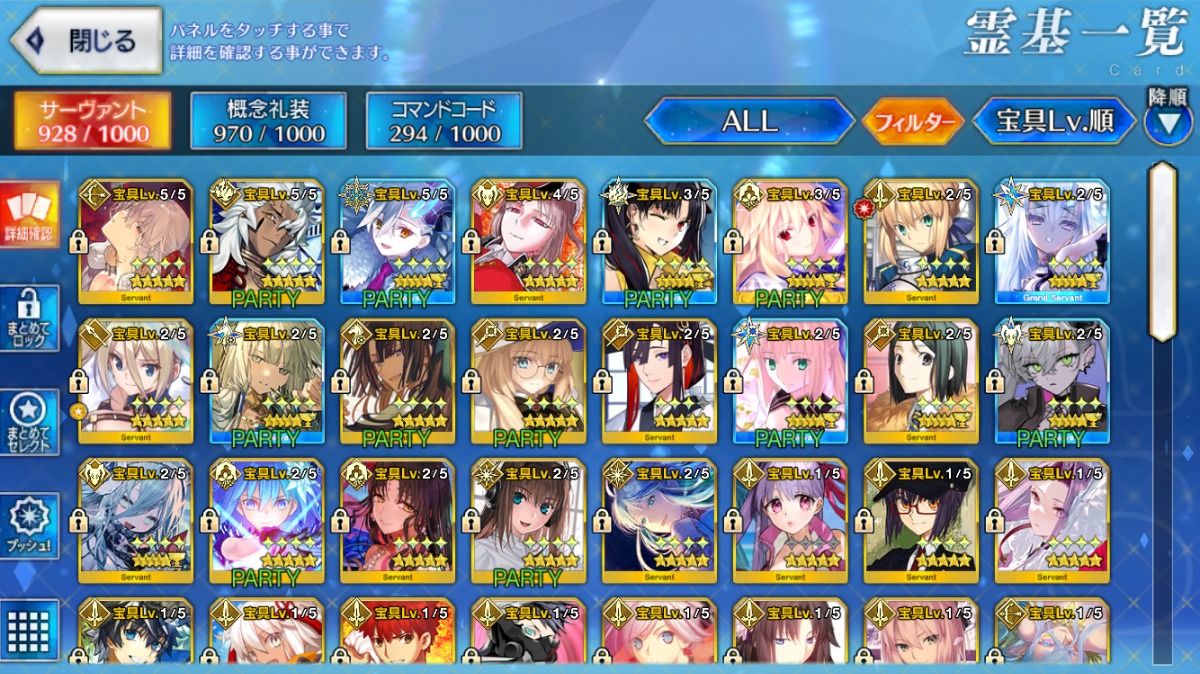Choose the まとめてロック bulk lock button
Screen dimensions: 1200x674
pos(29,318)
